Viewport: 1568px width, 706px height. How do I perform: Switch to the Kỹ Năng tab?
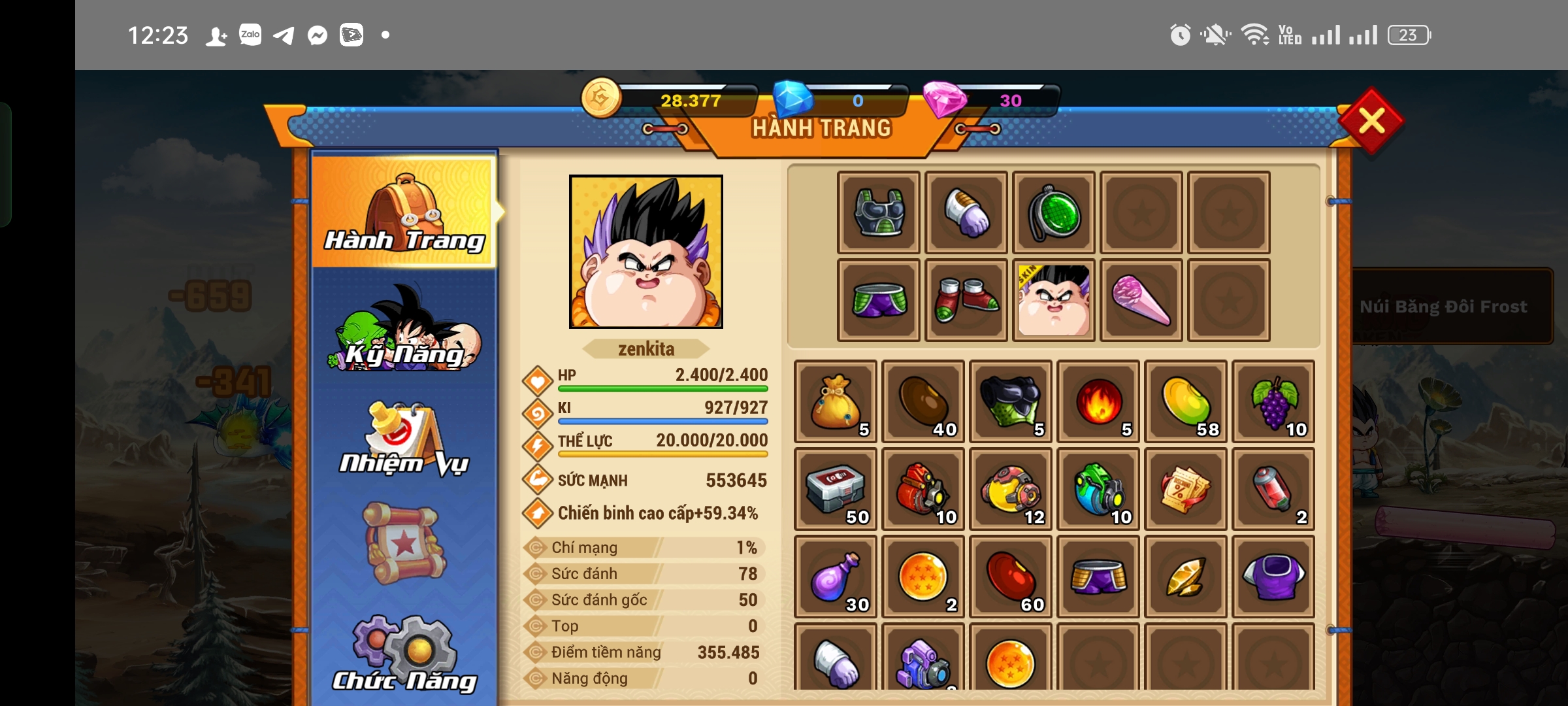tap(405, 331)
